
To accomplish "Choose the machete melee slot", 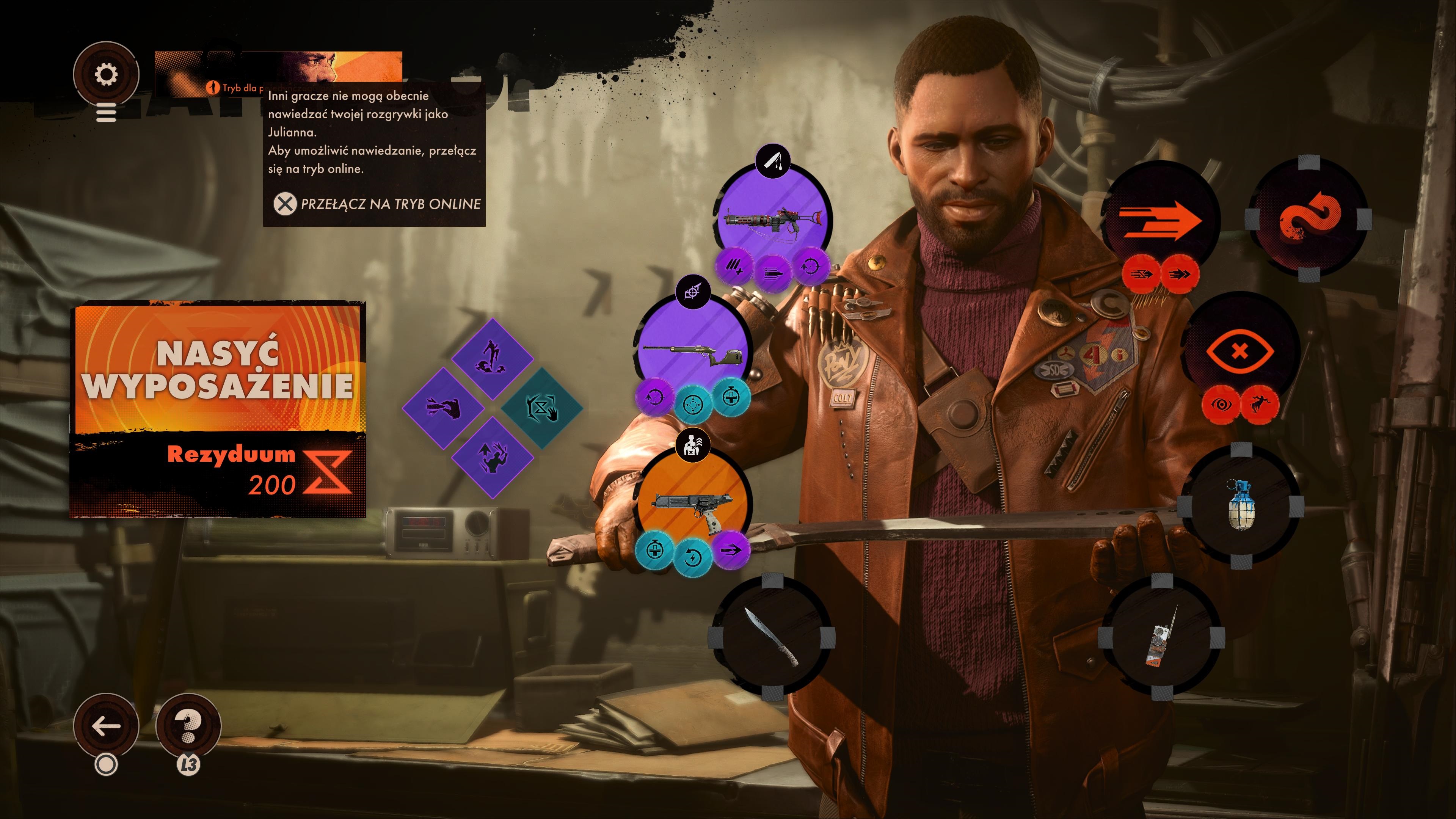I will [x=772, y=637].
